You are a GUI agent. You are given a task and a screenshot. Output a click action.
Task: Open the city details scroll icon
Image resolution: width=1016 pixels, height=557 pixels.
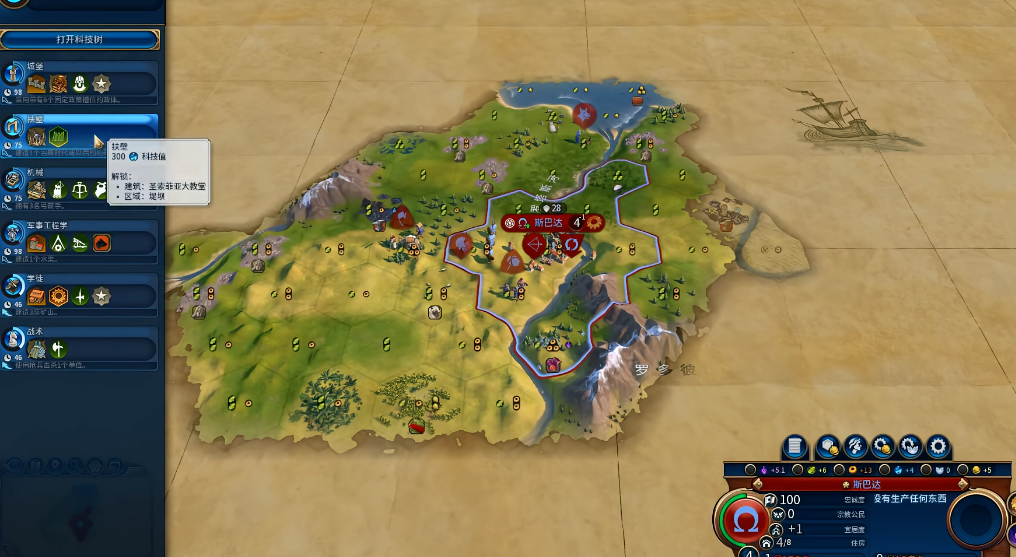click(796, 446)
